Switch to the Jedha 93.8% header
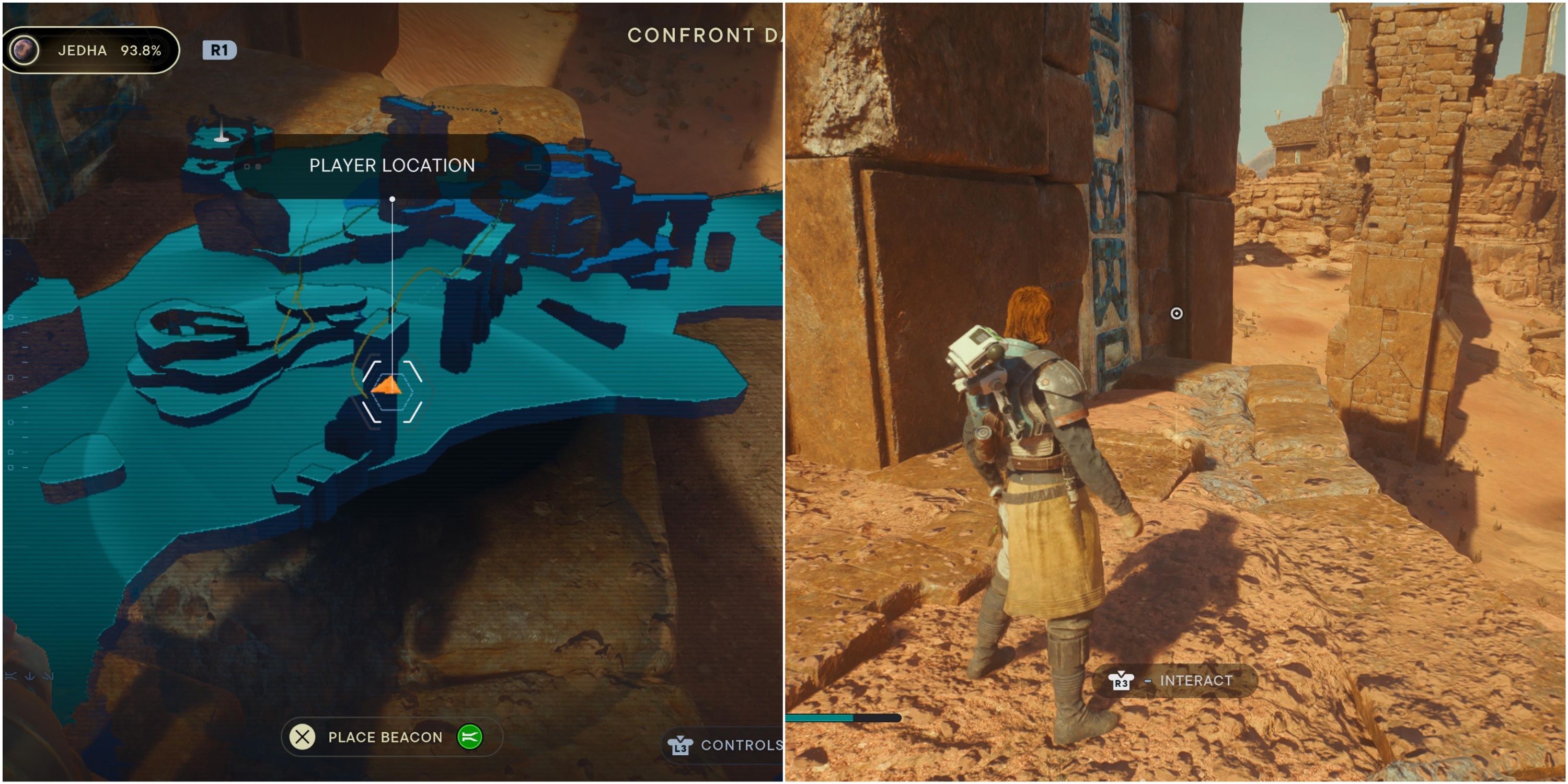This screenshot has height=784, width=1568. (91, 51)
